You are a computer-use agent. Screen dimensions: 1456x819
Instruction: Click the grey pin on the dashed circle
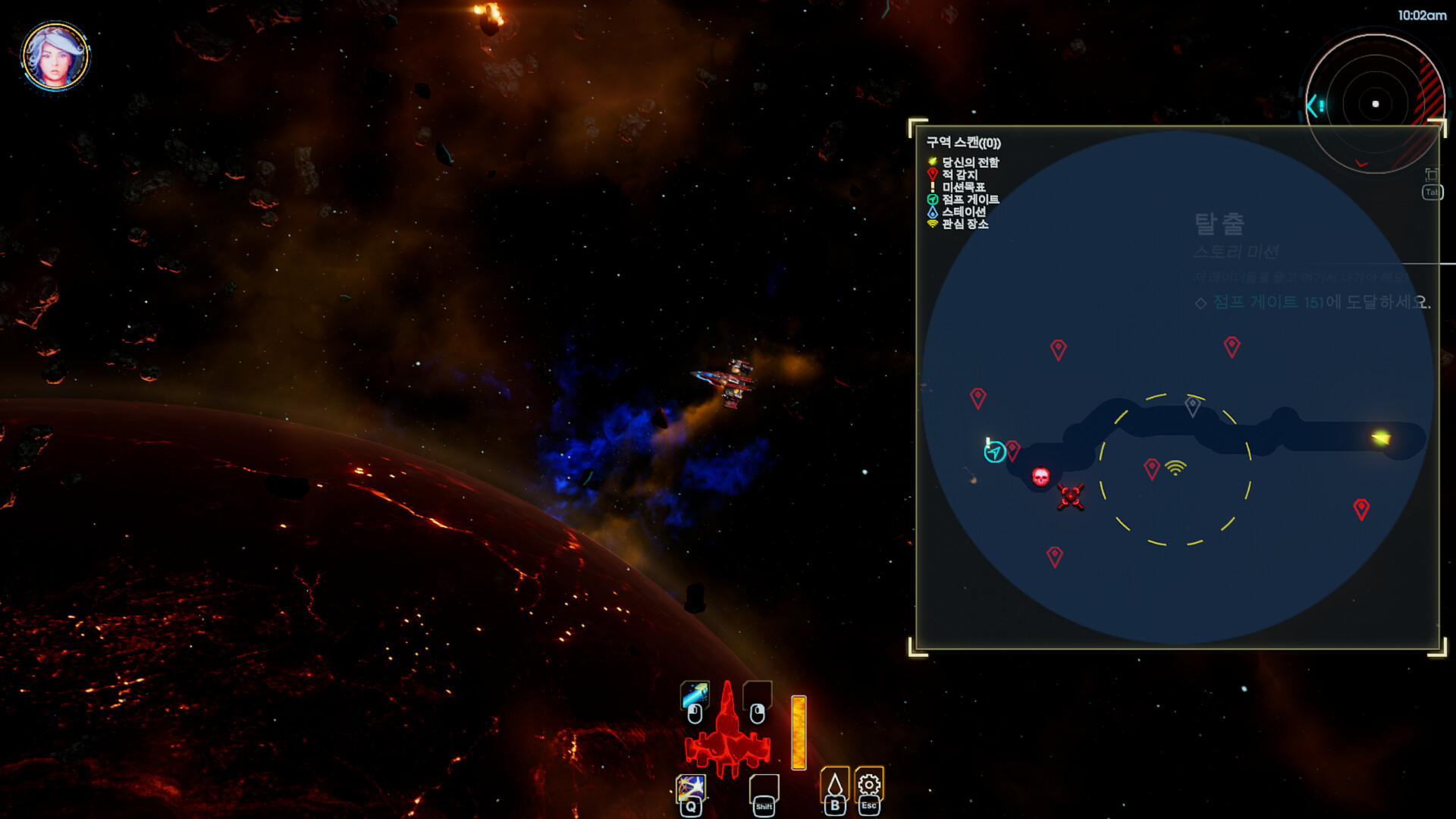[1193, 406]
